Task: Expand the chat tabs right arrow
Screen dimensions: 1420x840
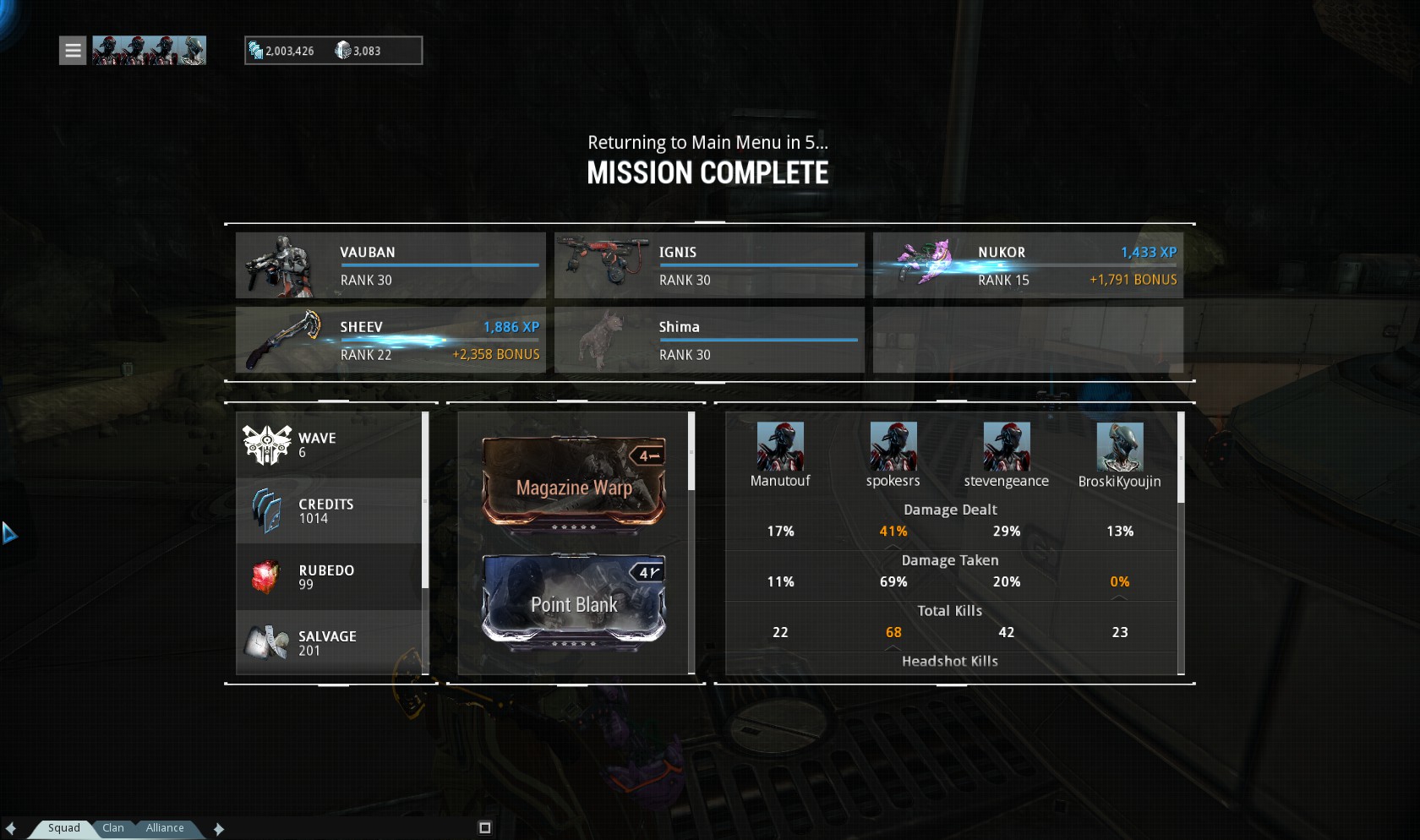Action: [219, 829]
